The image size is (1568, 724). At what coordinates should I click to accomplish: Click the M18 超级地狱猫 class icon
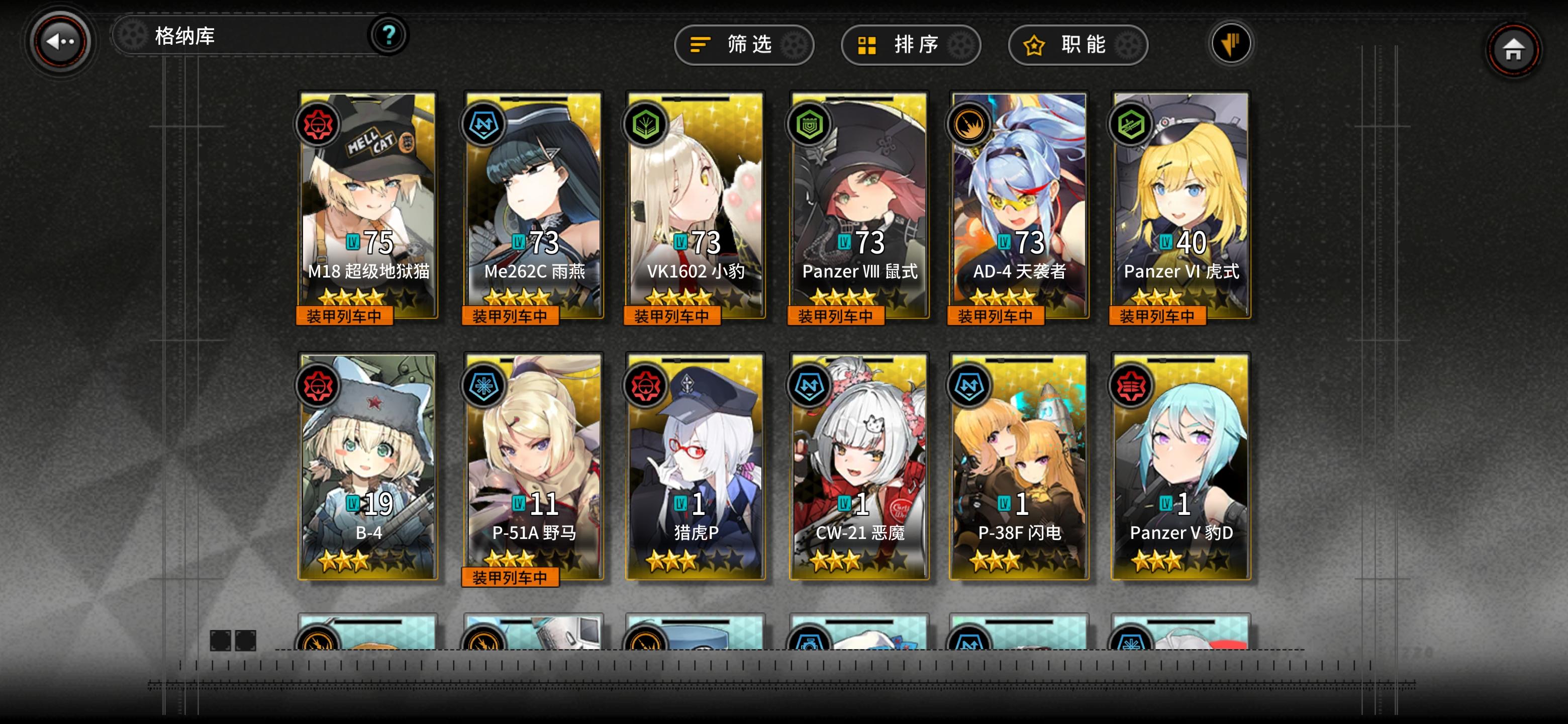pyautogui.click(x=319, y=125)
